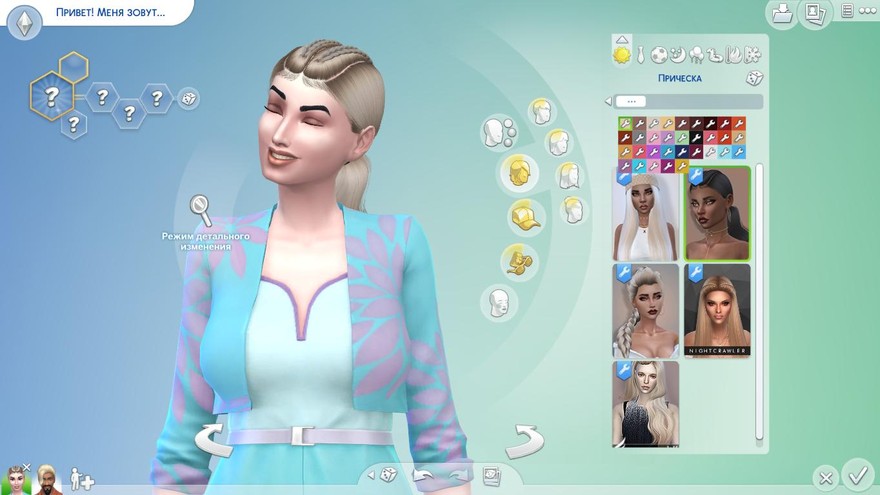Viewport: 880px width, 495px height.
Task: Switch to the sleepwear (moon) outfit tab
Action: point(678,54)
